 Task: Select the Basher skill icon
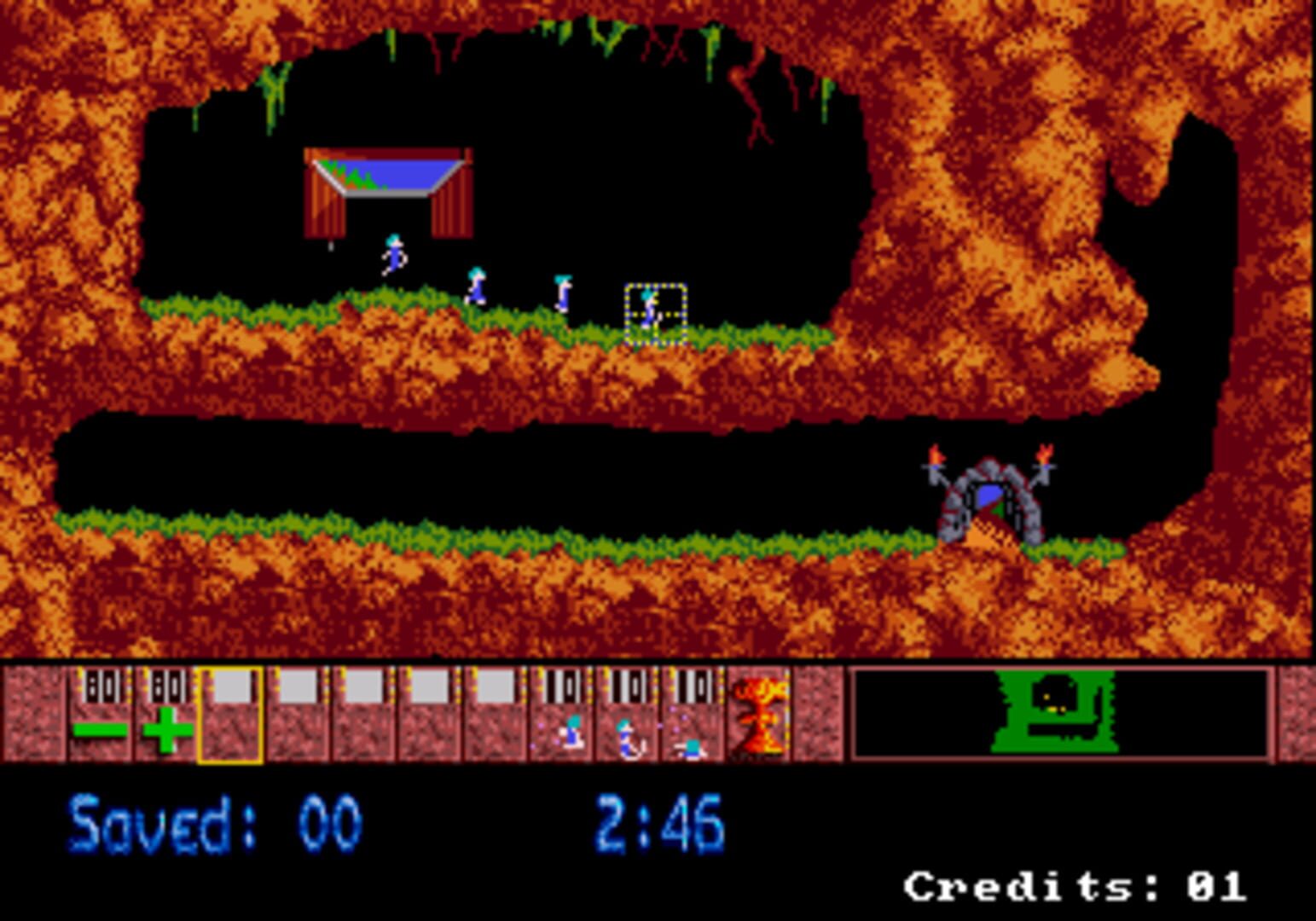point(563,721)
